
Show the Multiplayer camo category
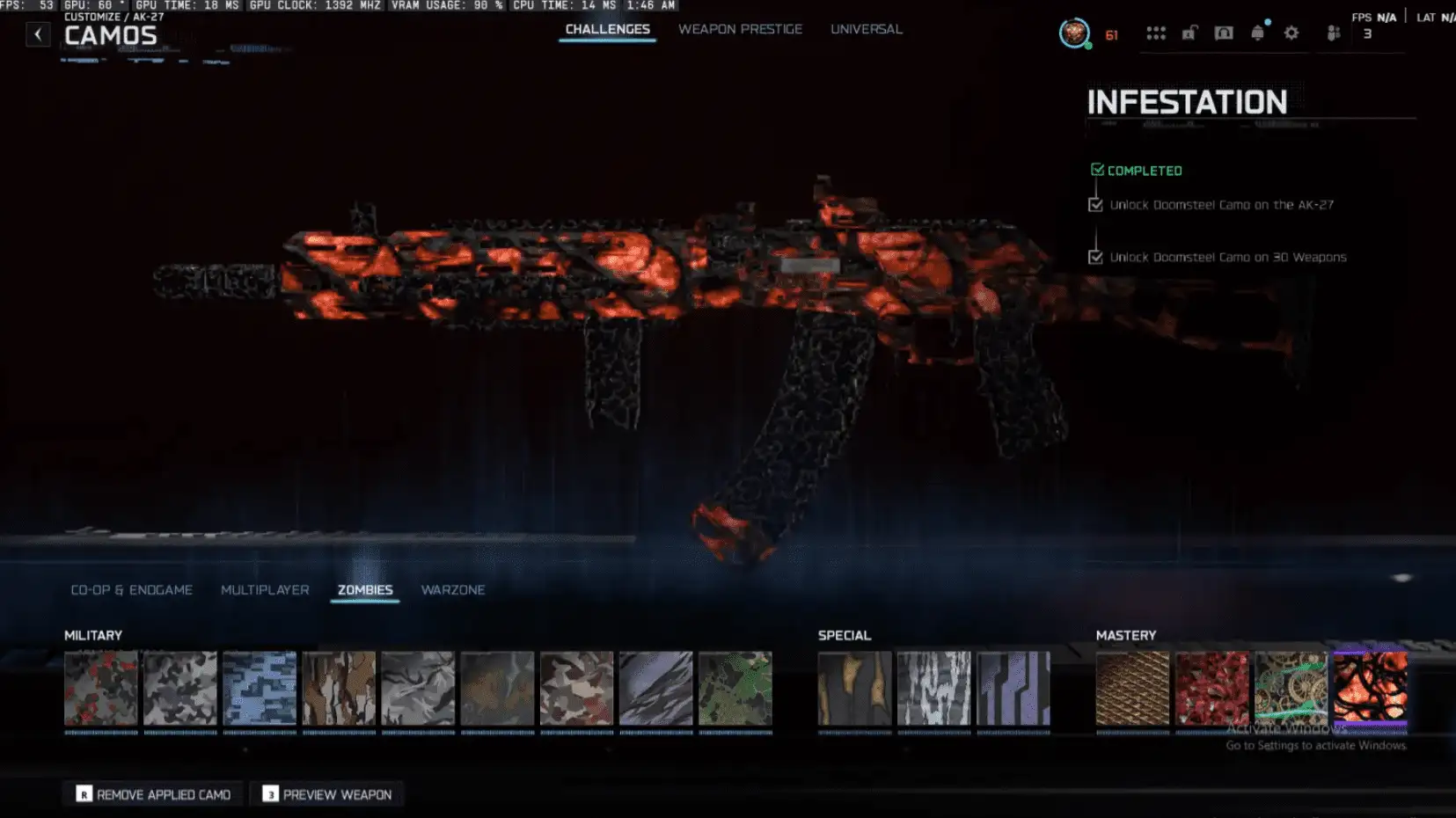[x=265, y=590]
